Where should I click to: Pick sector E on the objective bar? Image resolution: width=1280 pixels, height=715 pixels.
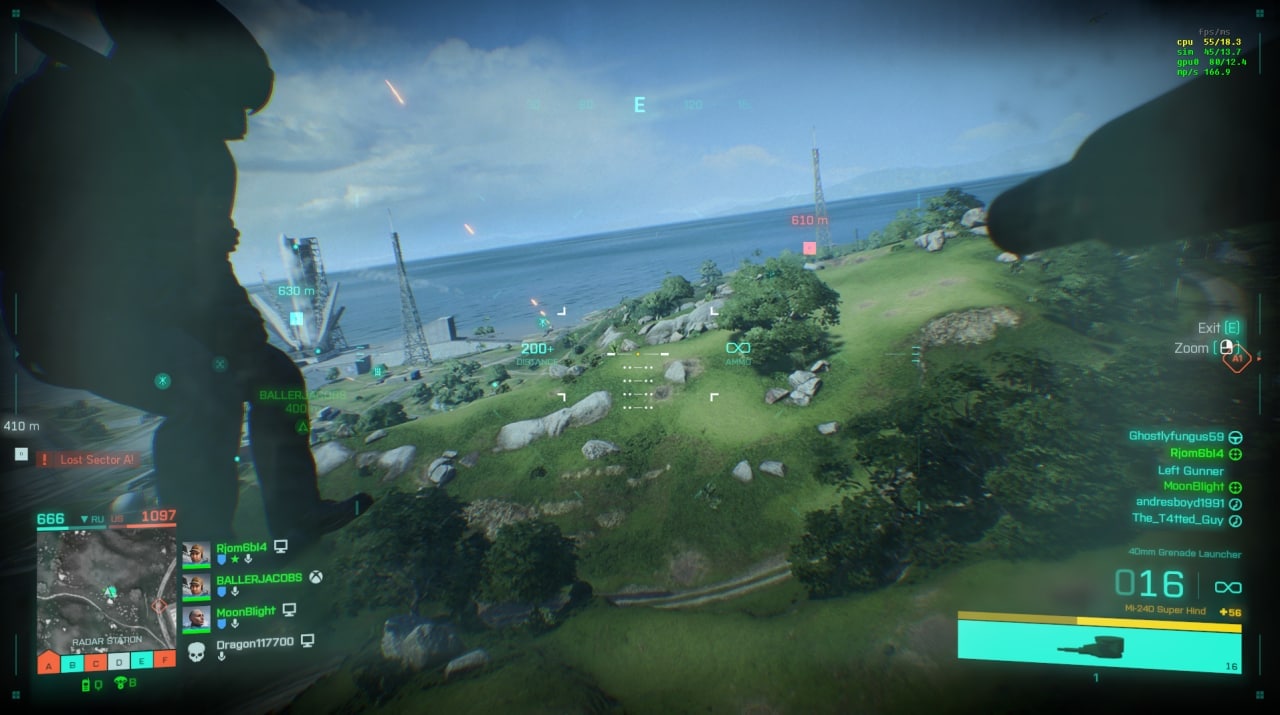(x=142, y=662)
